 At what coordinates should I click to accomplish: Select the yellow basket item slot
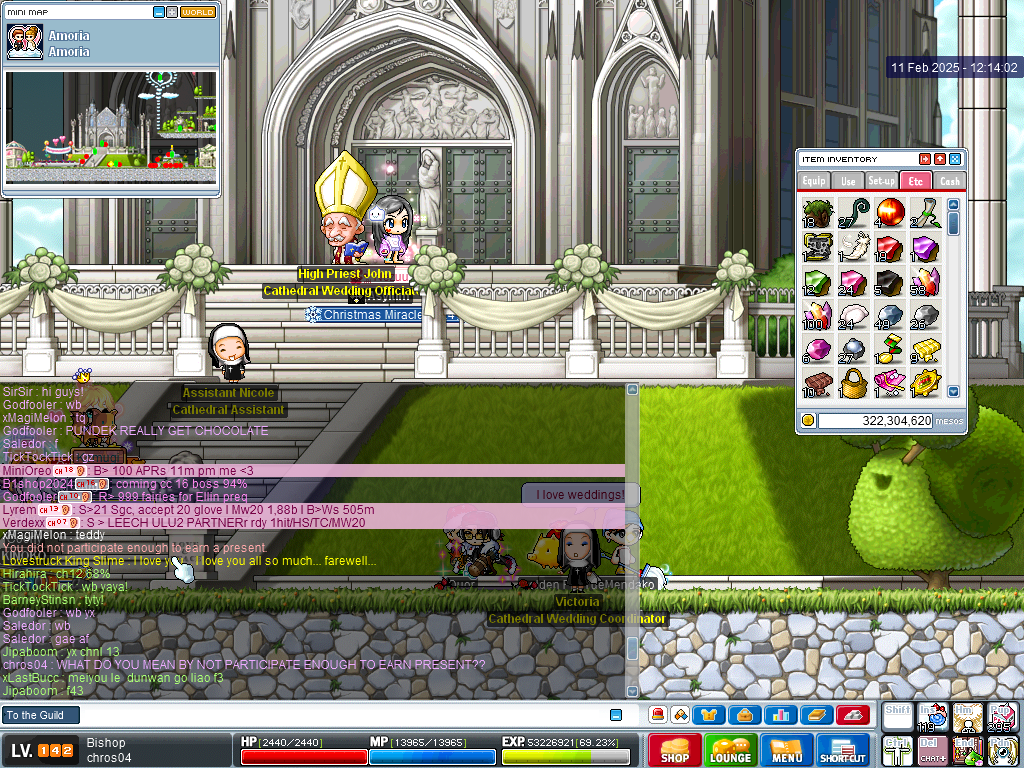click(853, 382)
